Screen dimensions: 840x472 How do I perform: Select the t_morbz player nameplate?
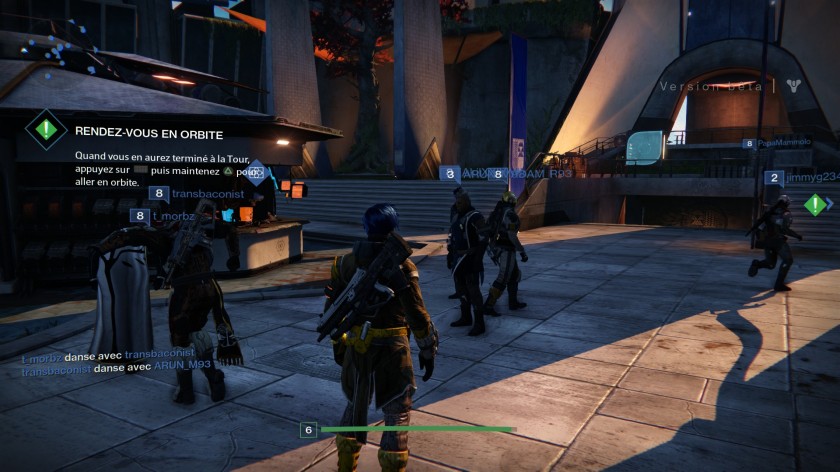click(x=172, y=216)
